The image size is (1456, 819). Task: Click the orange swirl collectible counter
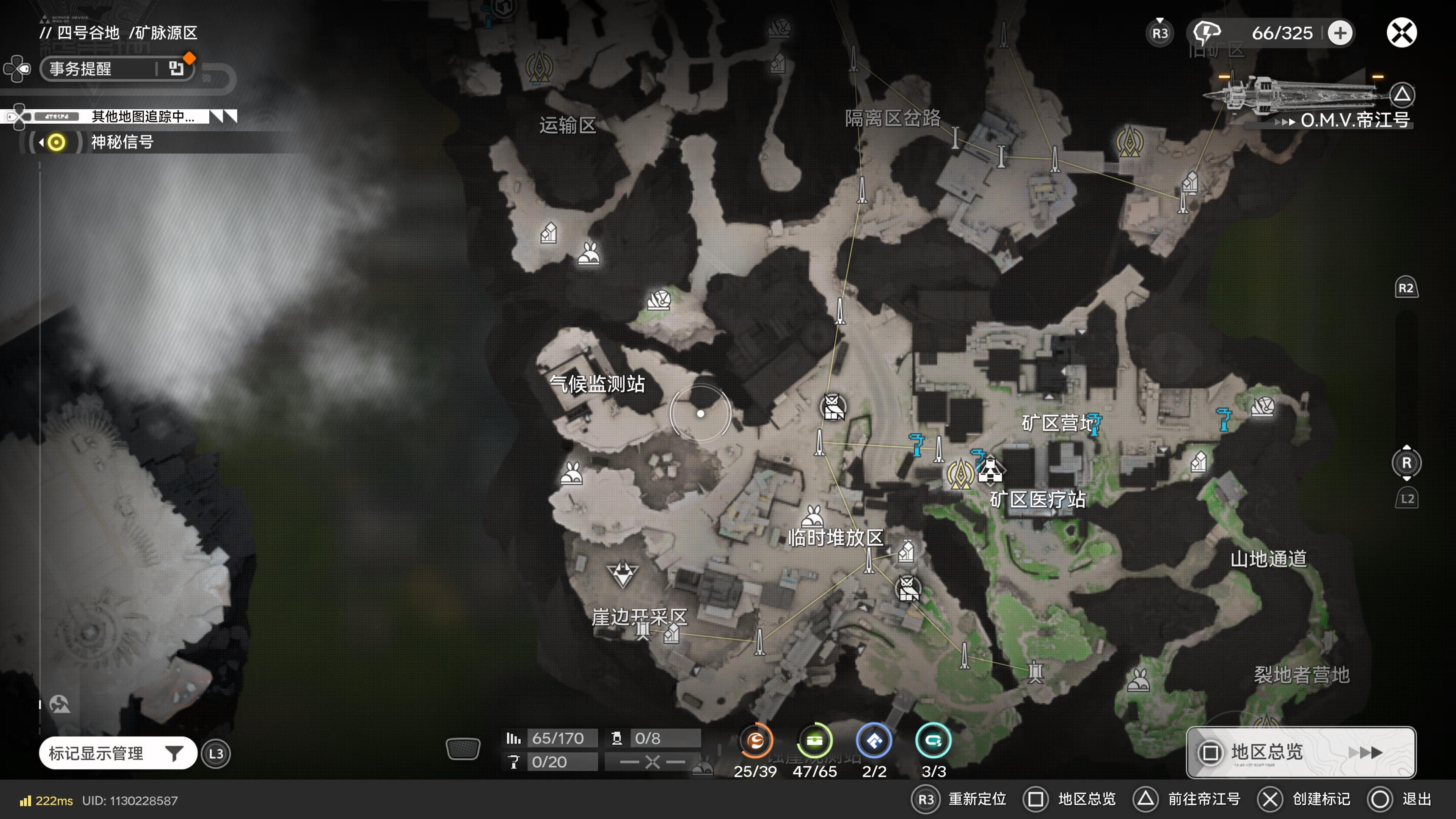click(x=756, y=741)
